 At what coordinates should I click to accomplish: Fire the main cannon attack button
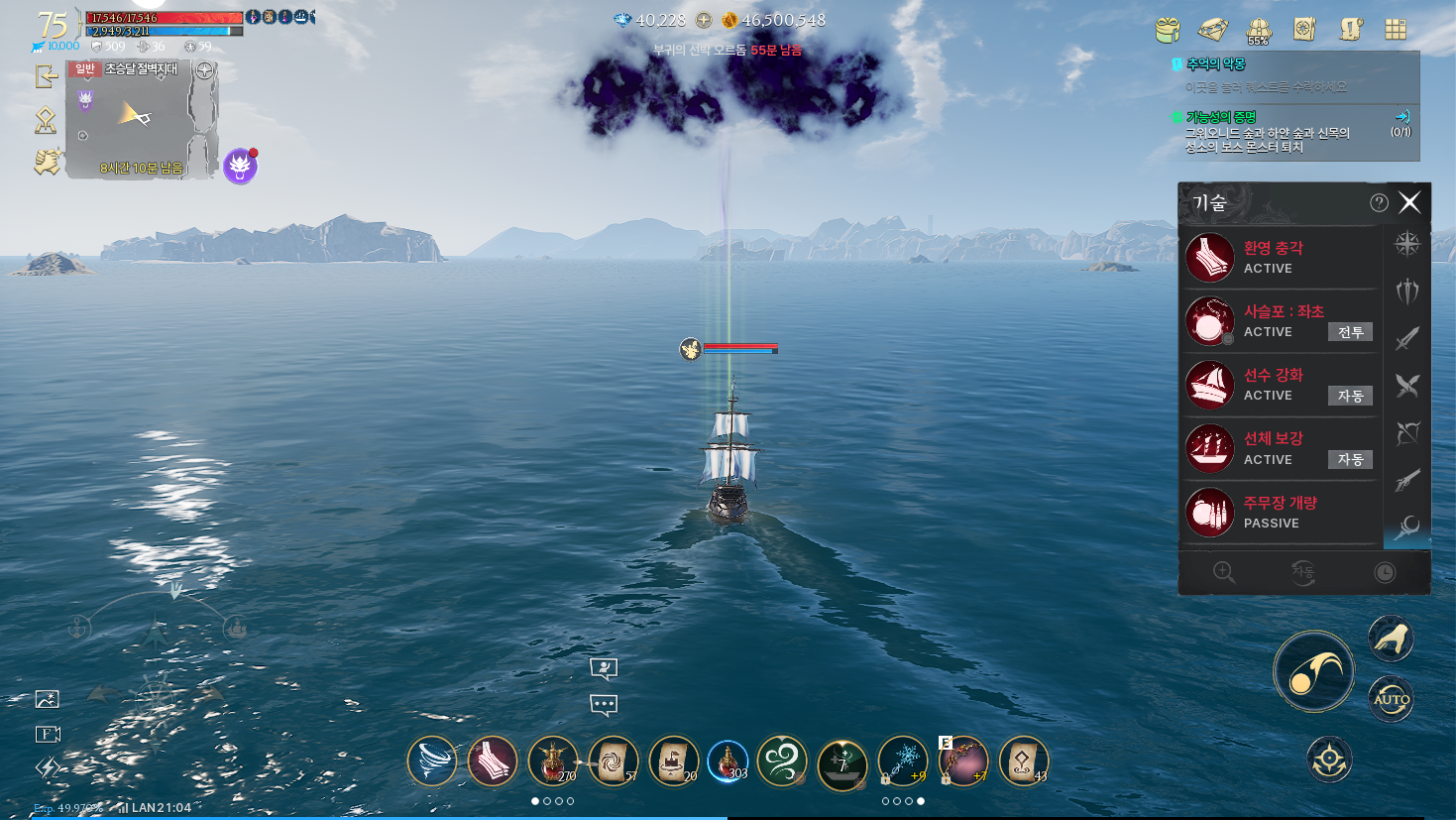click(1314, 672)
